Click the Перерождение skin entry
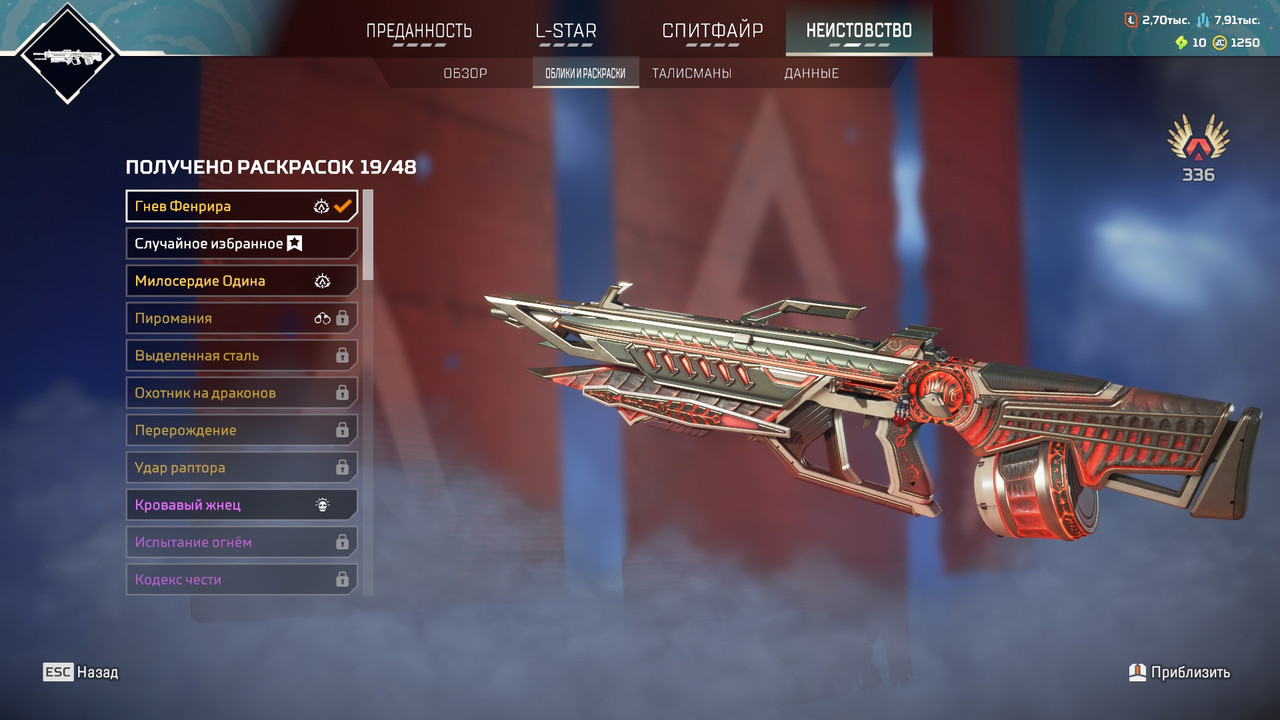Image resolution: width=1280 pixels, height=720 pixels. click(x=241, y=430)
